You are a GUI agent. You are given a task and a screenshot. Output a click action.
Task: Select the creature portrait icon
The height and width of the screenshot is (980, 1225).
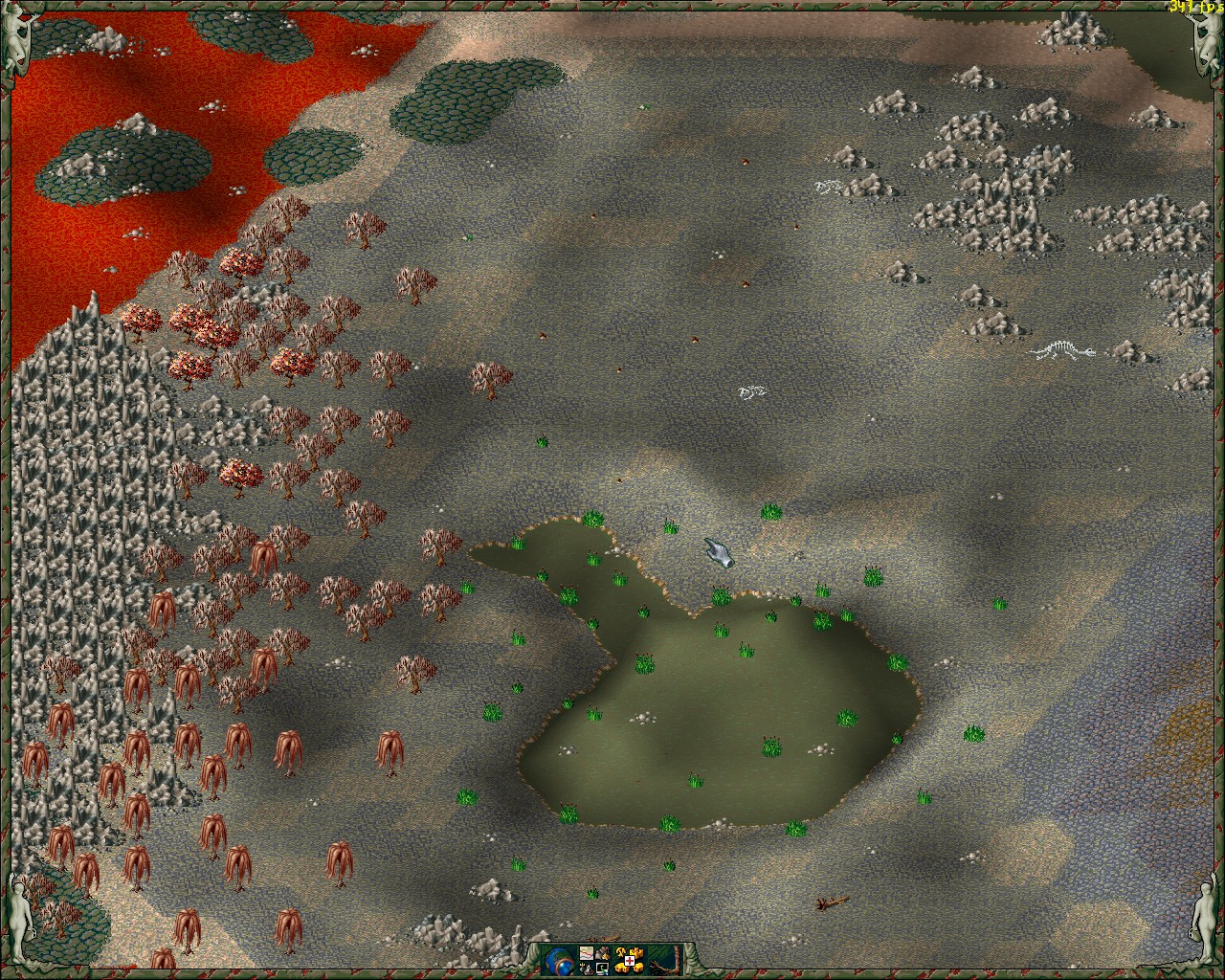click(602, 953)
